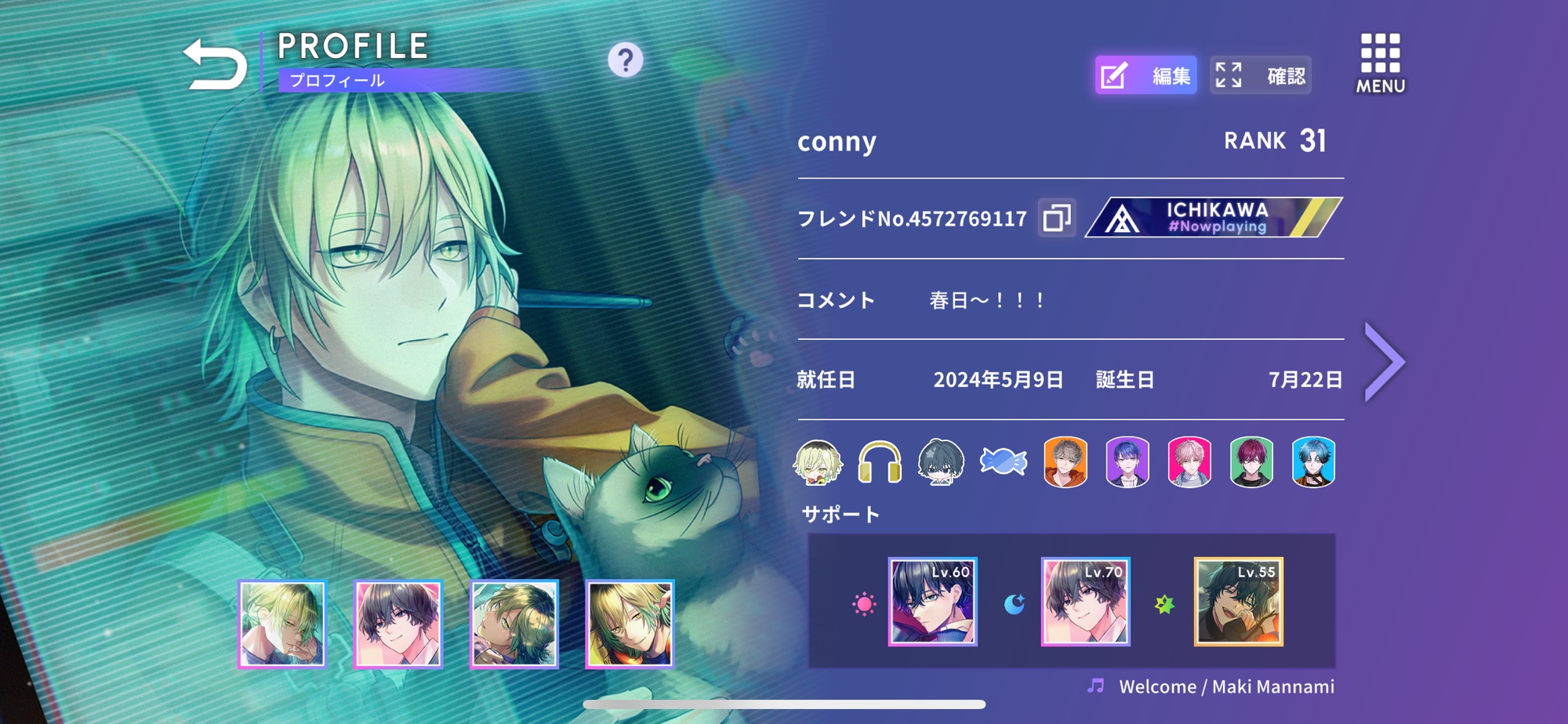Viewport: 1568px width, 724px height.
Task: Show next profile page with right arrow
Action: coord(1384,362)
